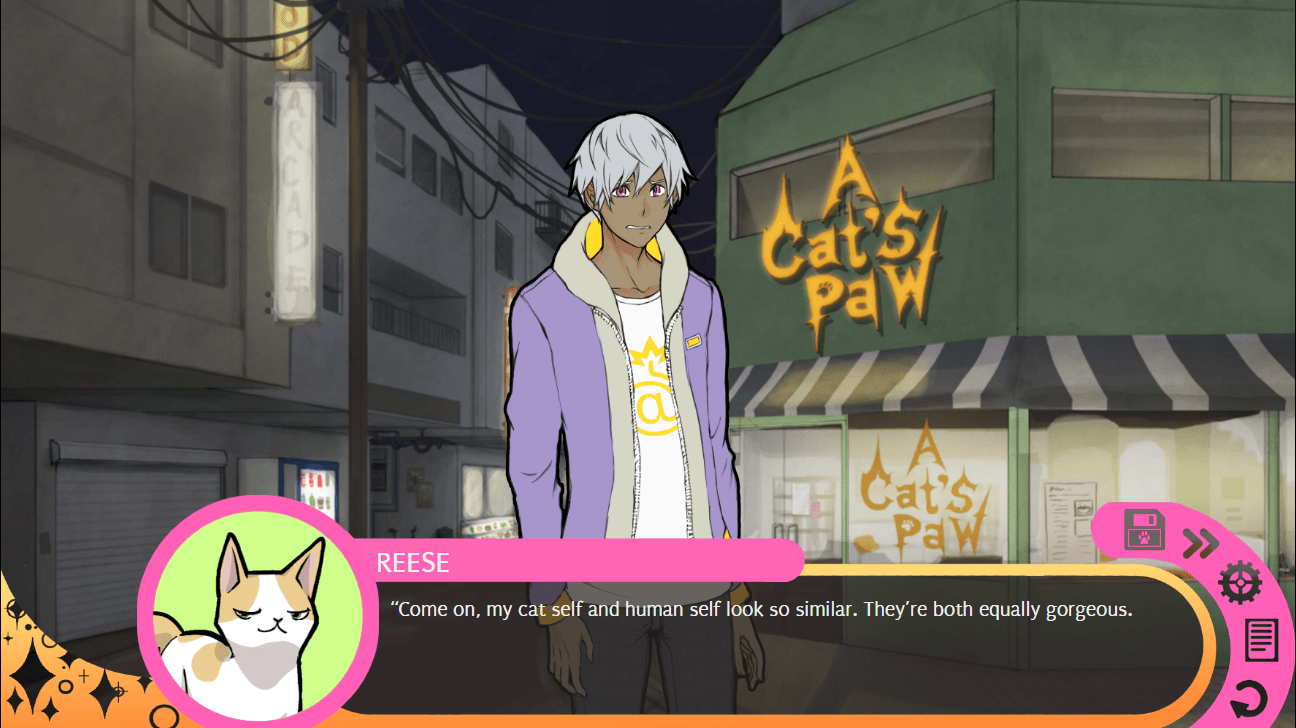Screen dimensions: 1296x728
Task: Show the dialogue log document icon
Action: [1261, 640]
